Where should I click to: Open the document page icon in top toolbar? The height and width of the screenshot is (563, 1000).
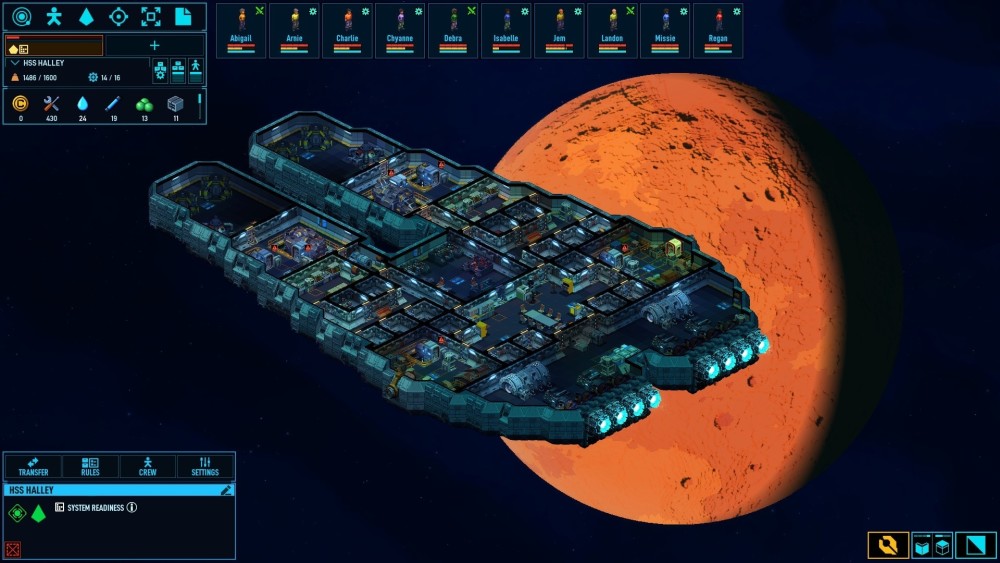[183, 16]
